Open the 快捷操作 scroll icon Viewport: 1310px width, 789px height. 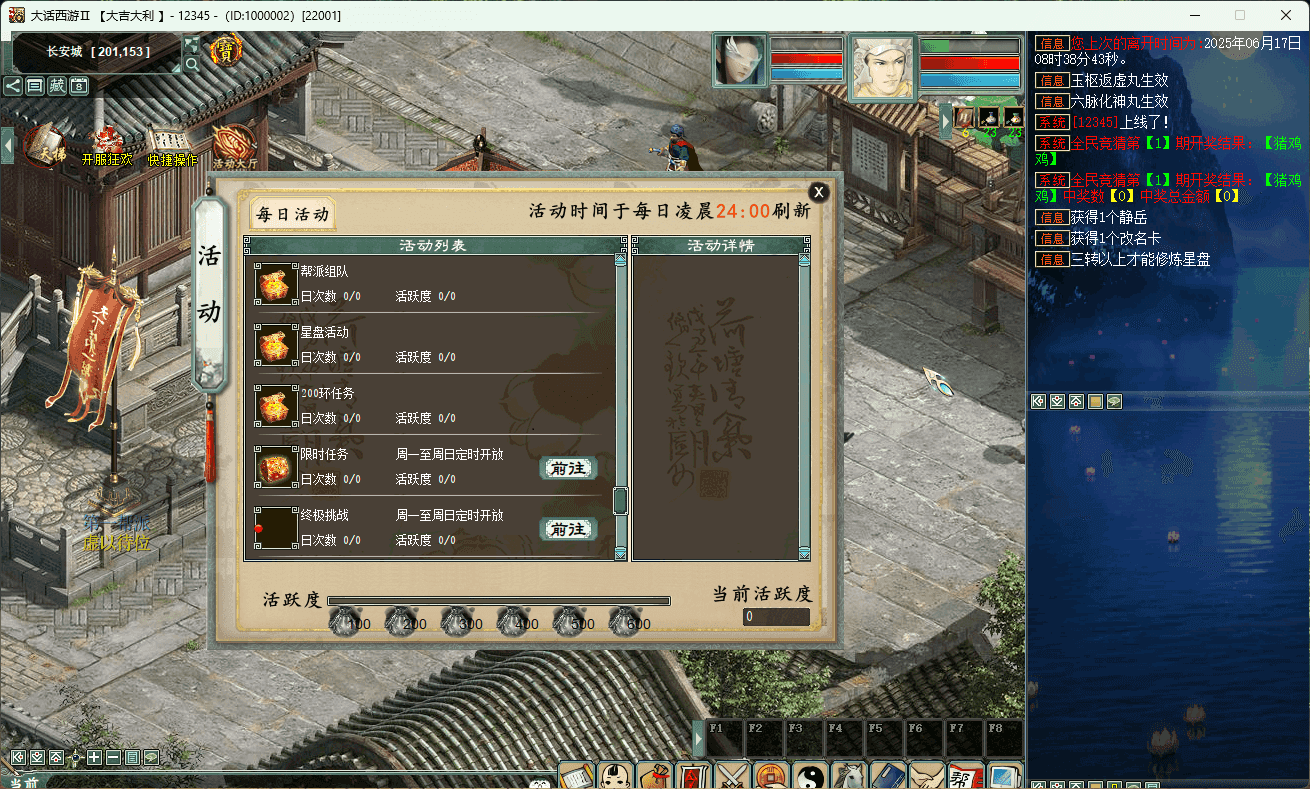[x=172, y=145]
